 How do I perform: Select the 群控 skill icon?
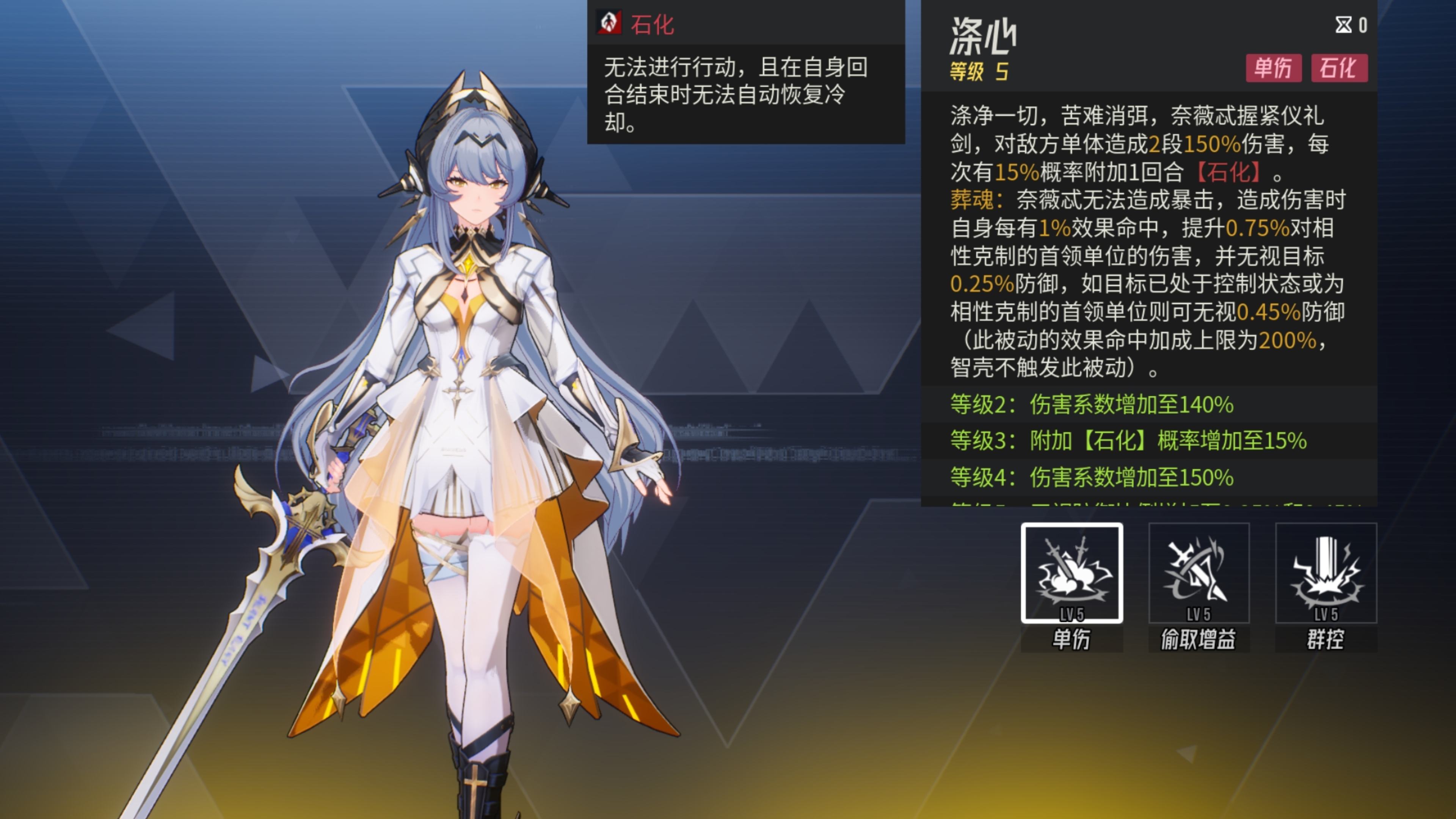point(1326,573)
